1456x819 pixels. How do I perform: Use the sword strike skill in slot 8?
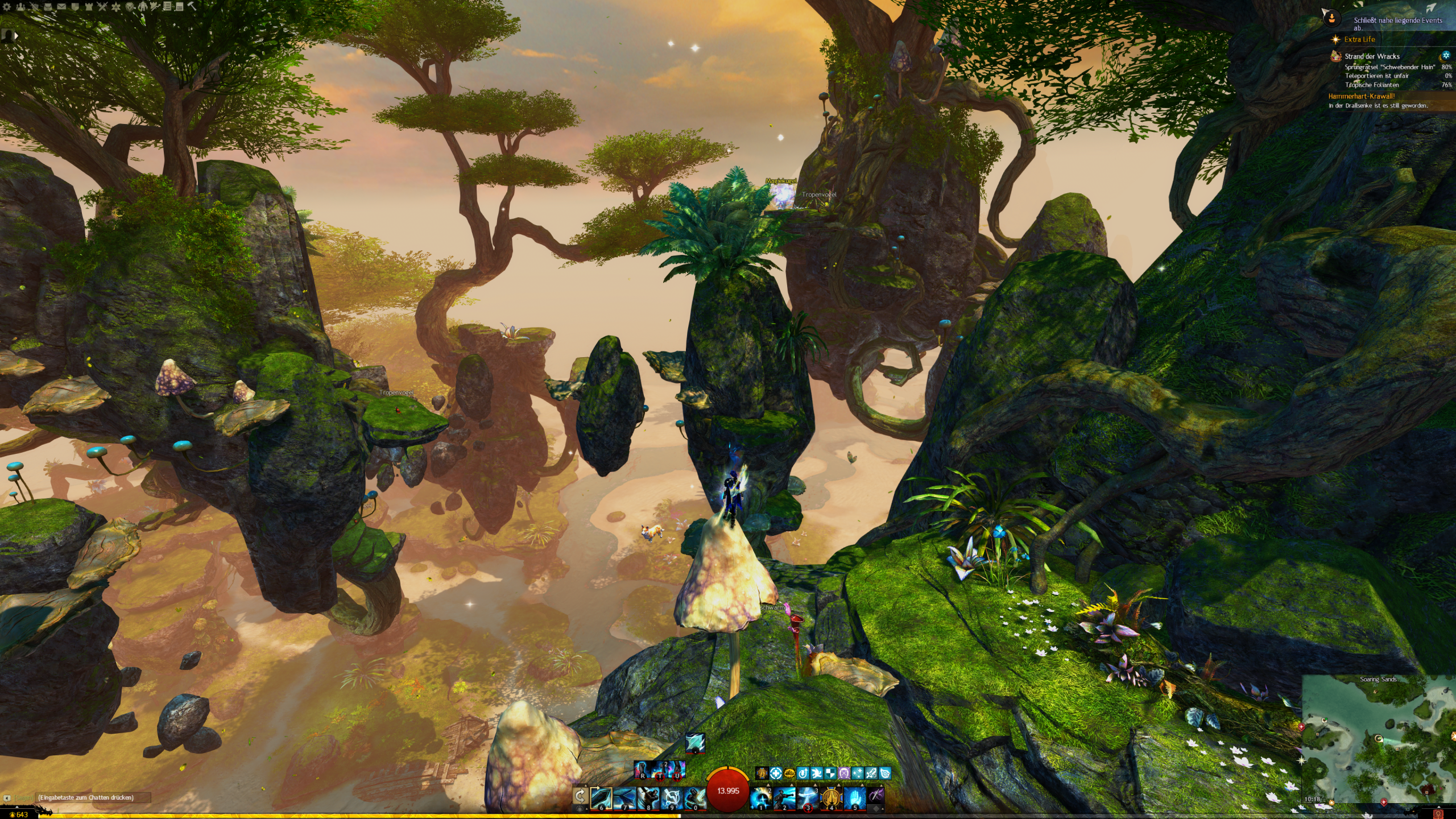point(648,797)
